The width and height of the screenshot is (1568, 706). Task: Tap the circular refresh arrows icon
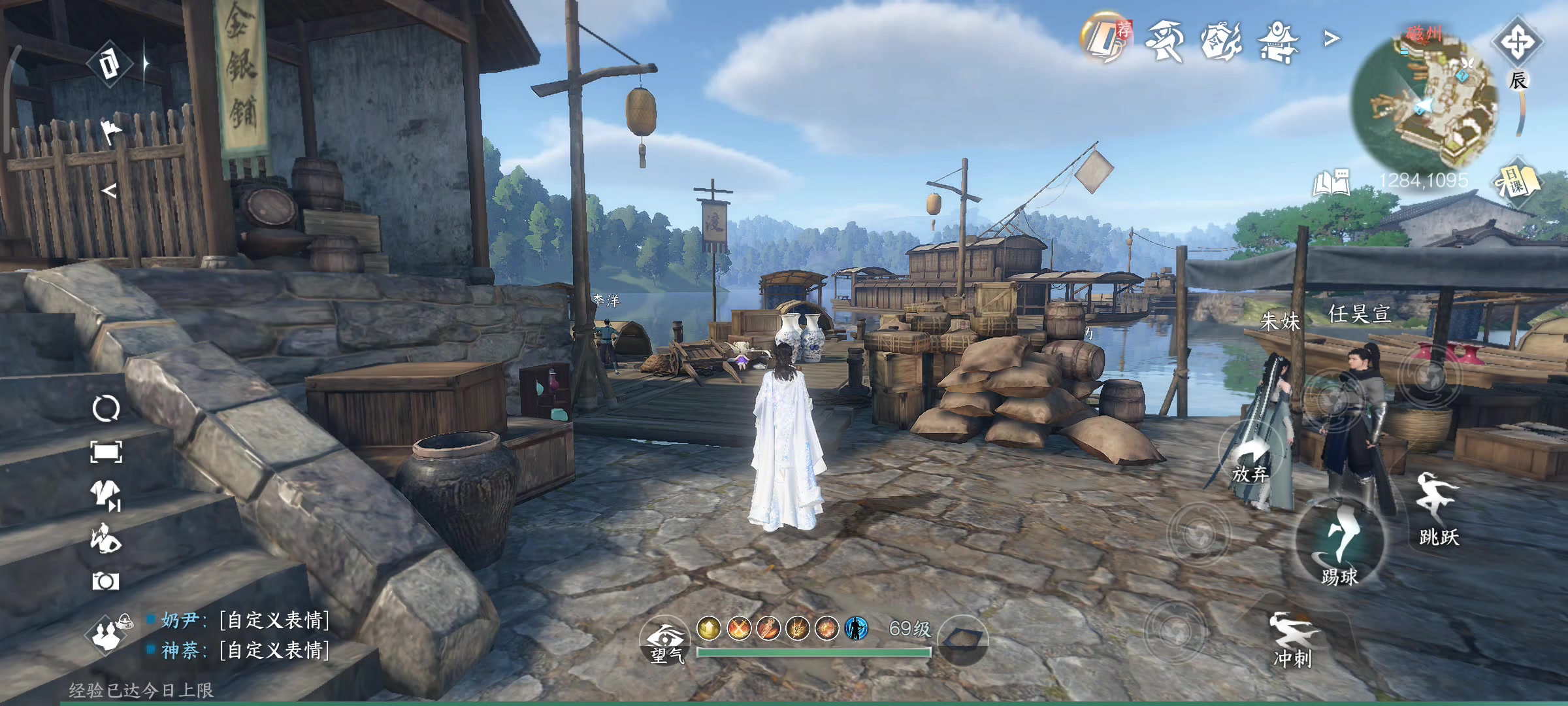coord(106,409)
